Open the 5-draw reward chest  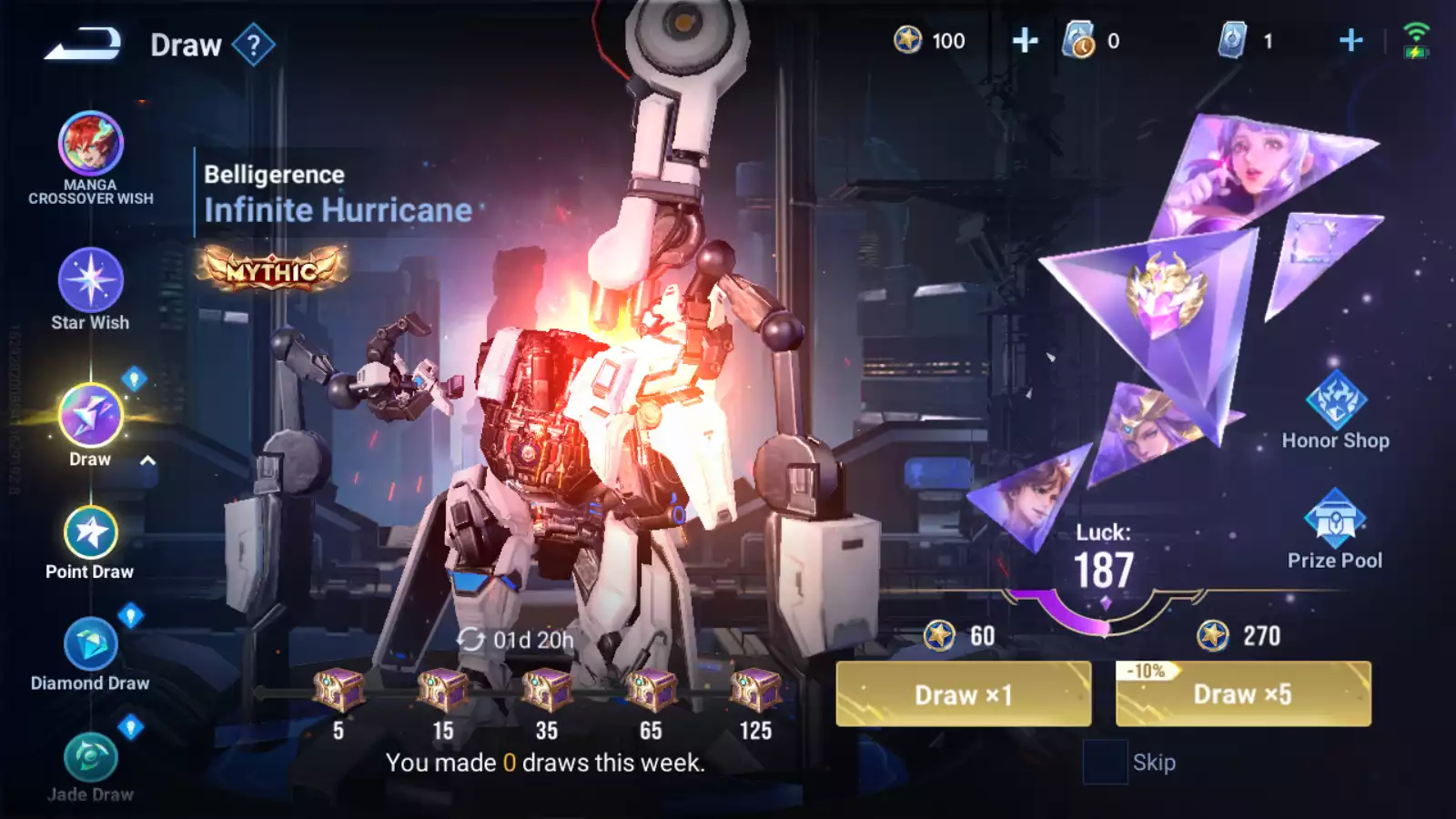point(339,690)
